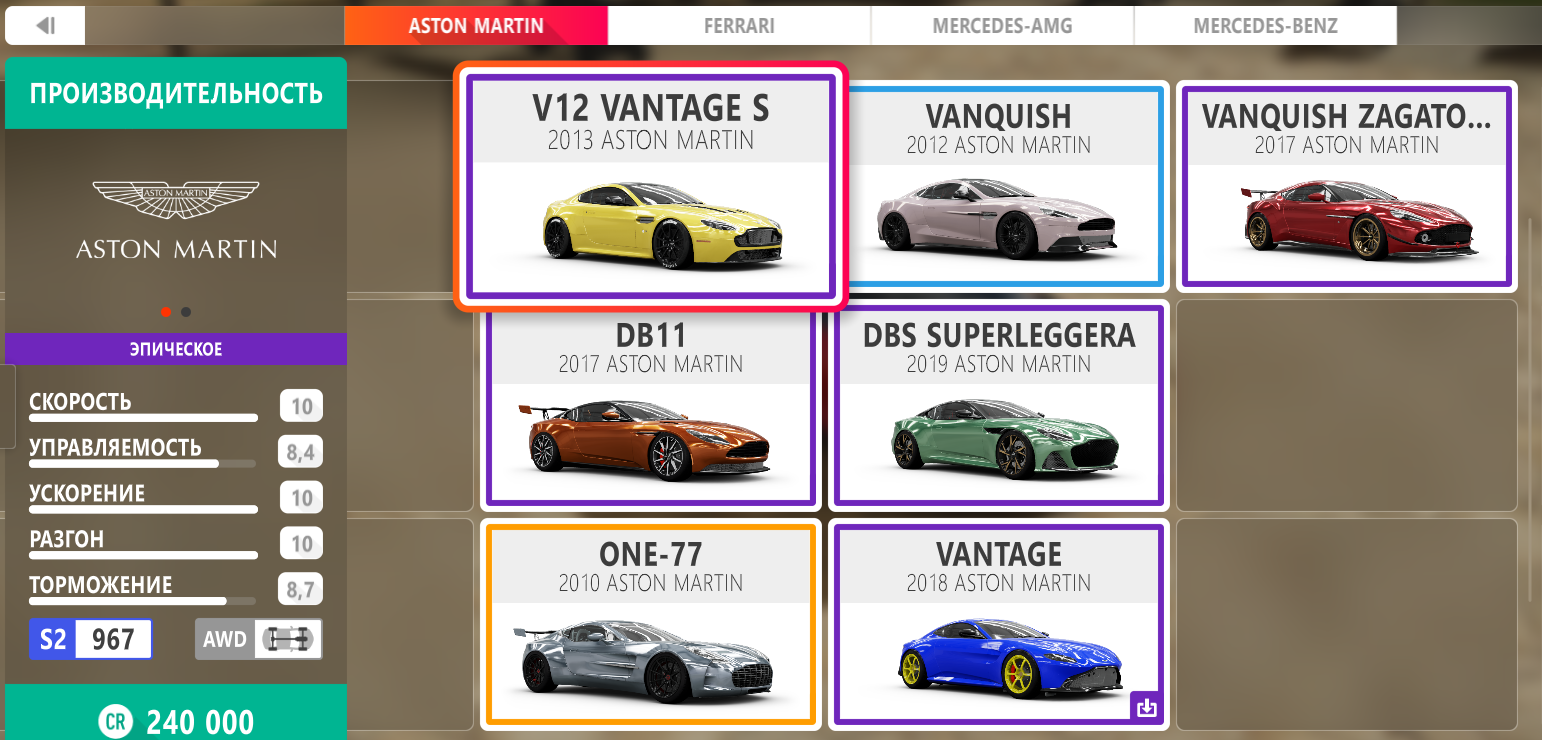Image resolution: width=1542 pixels, height=740 pixels.
Task: Open the MERCEDES-AMG tab
Action: [x=1001, y=25]
